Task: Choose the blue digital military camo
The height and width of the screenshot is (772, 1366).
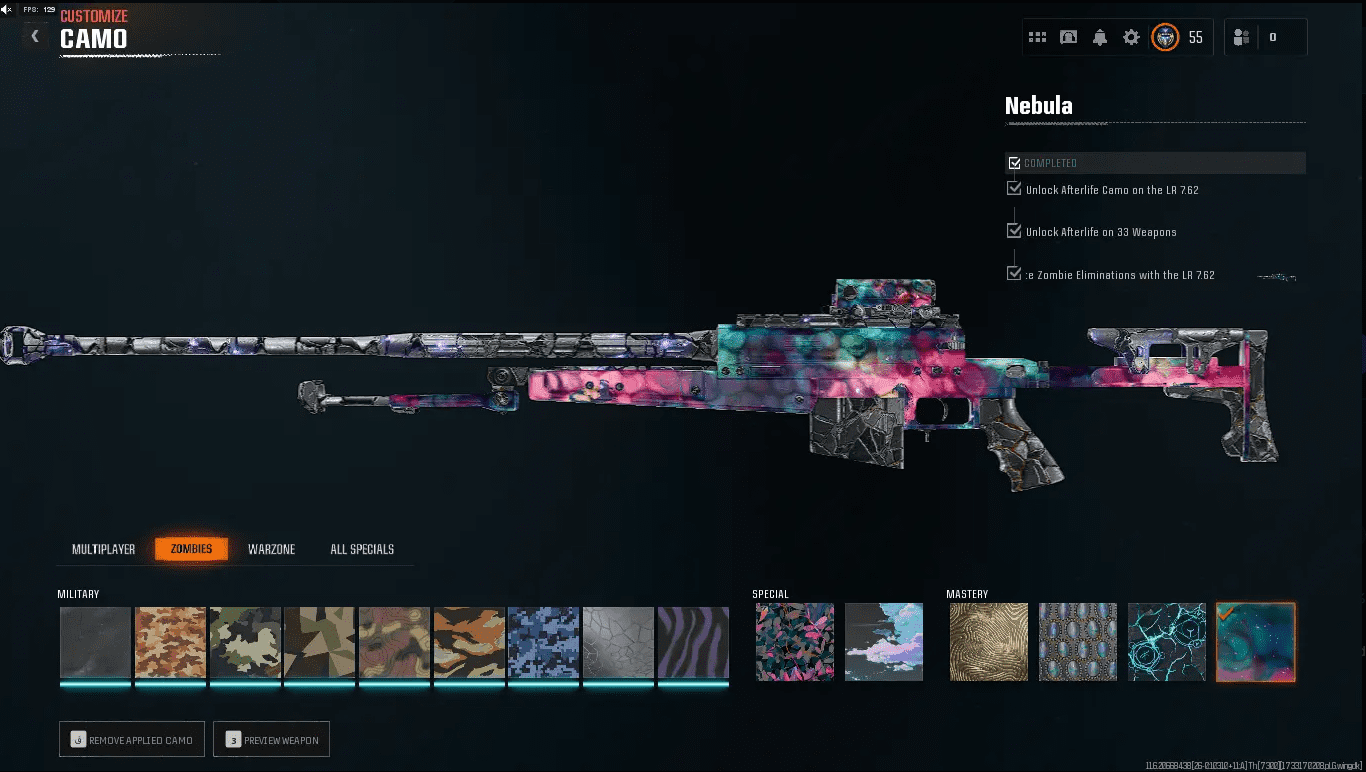Action: [543, 642]
